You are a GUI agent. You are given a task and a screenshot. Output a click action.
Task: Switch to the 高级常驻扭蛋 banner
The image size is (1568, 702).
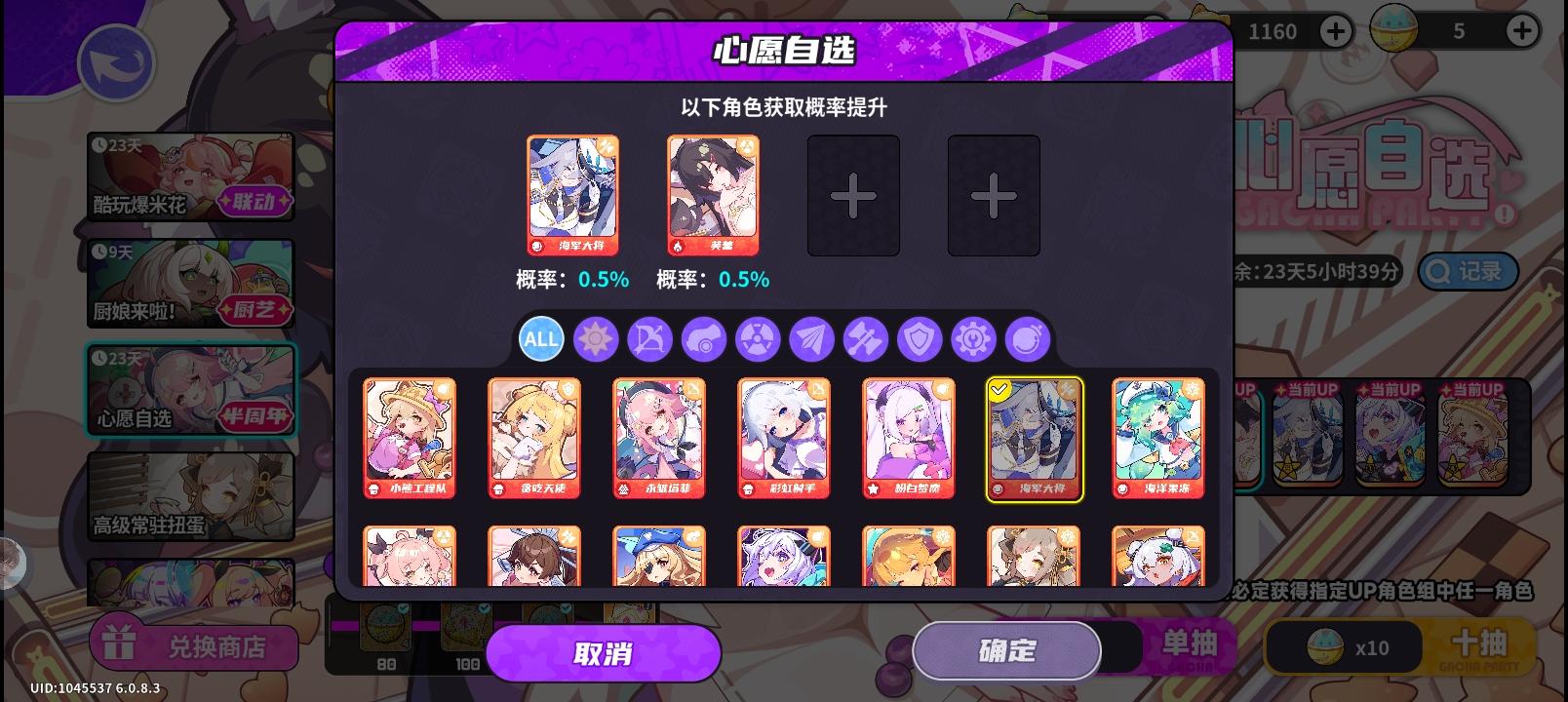pos(190,495)
